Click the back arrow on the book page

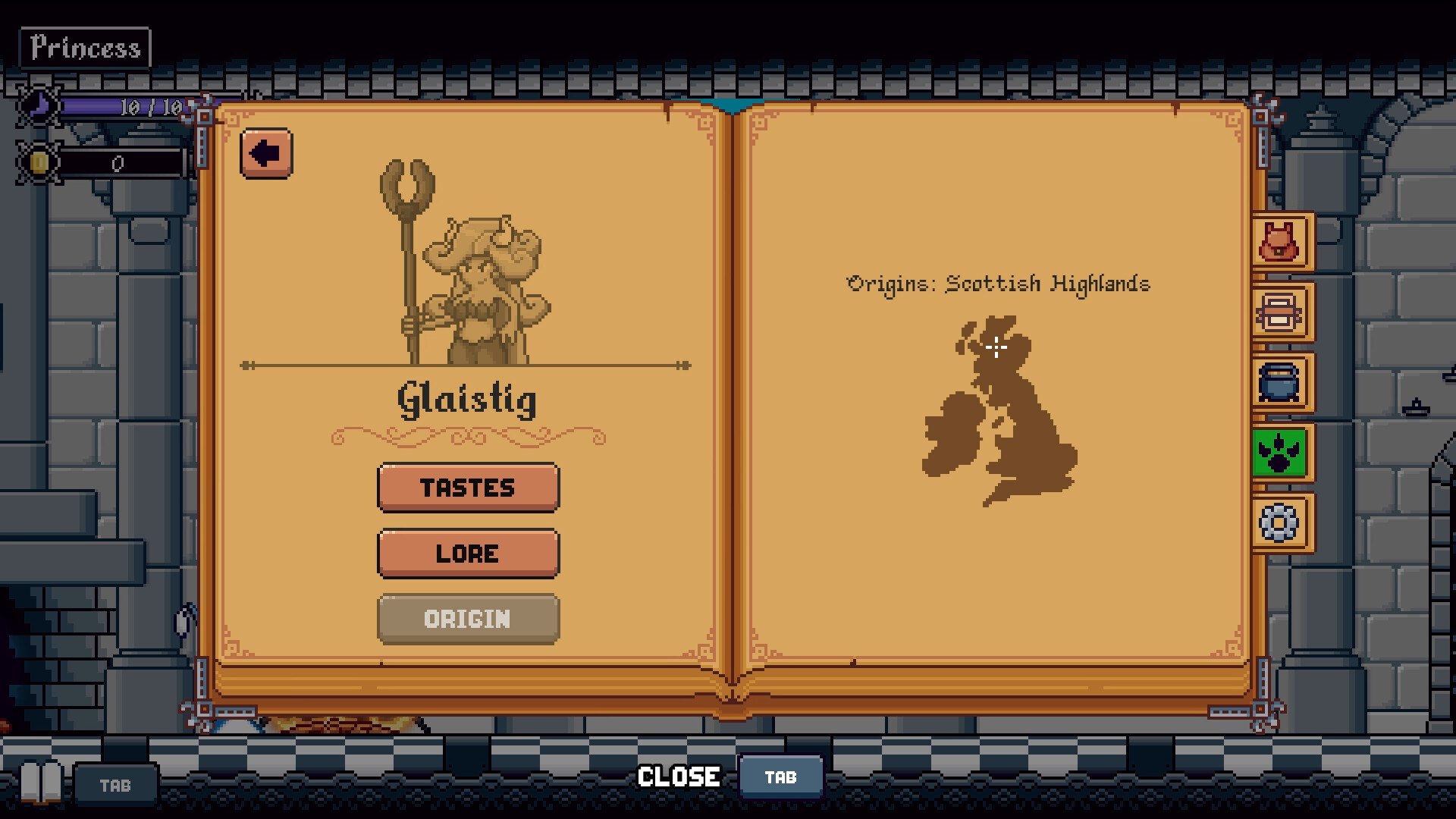pyautogui.click(x=265, y=152)
